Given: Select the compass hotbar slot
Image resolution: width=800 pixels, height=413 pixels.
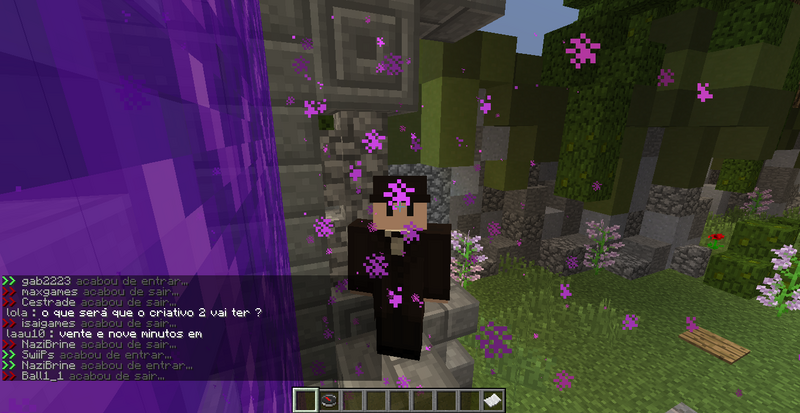Looking at the screenshot, I should 329,401.
